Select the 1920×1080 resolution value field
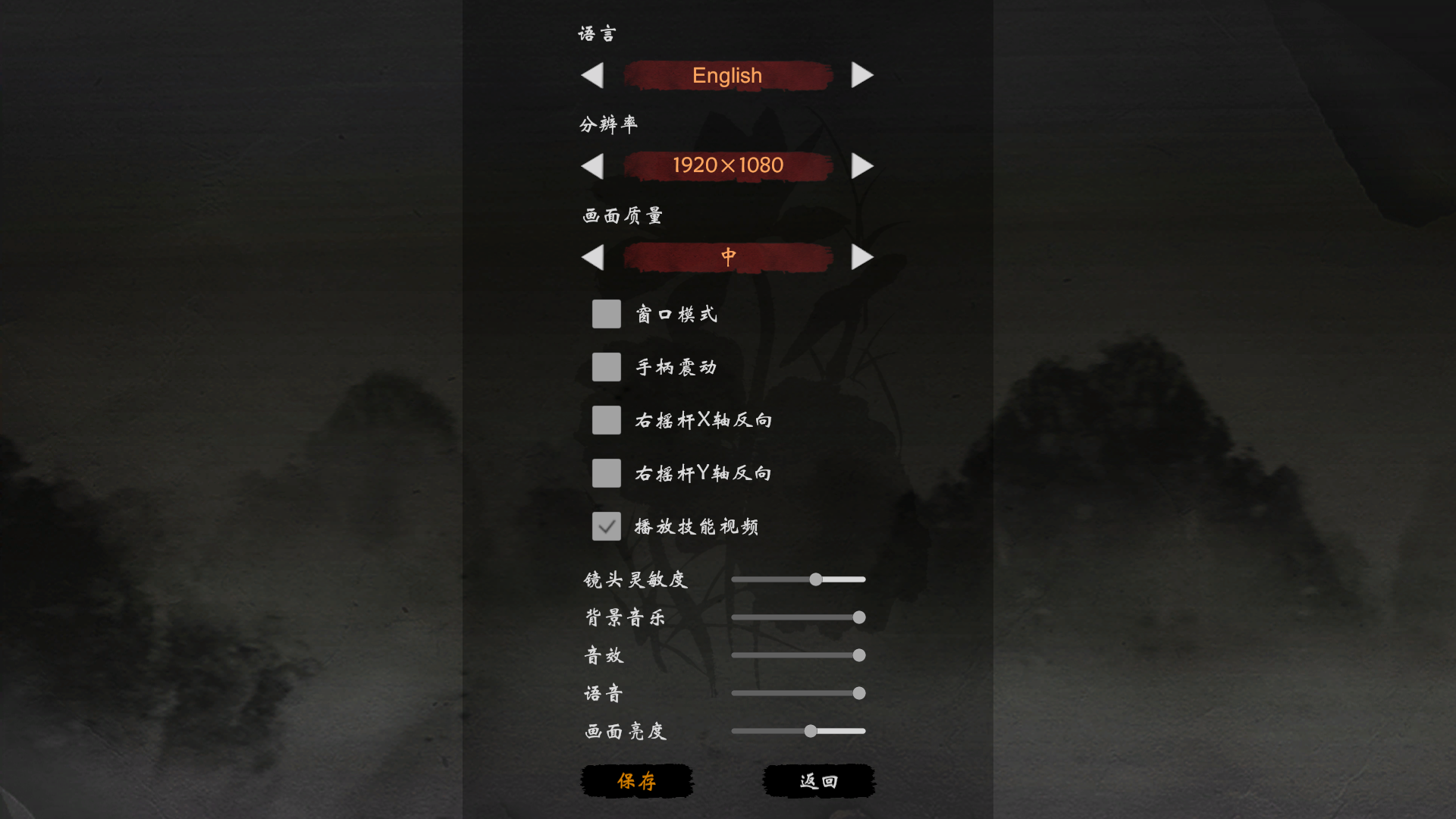This screenshot has width=1456, height=819. (x=726, y=165)
